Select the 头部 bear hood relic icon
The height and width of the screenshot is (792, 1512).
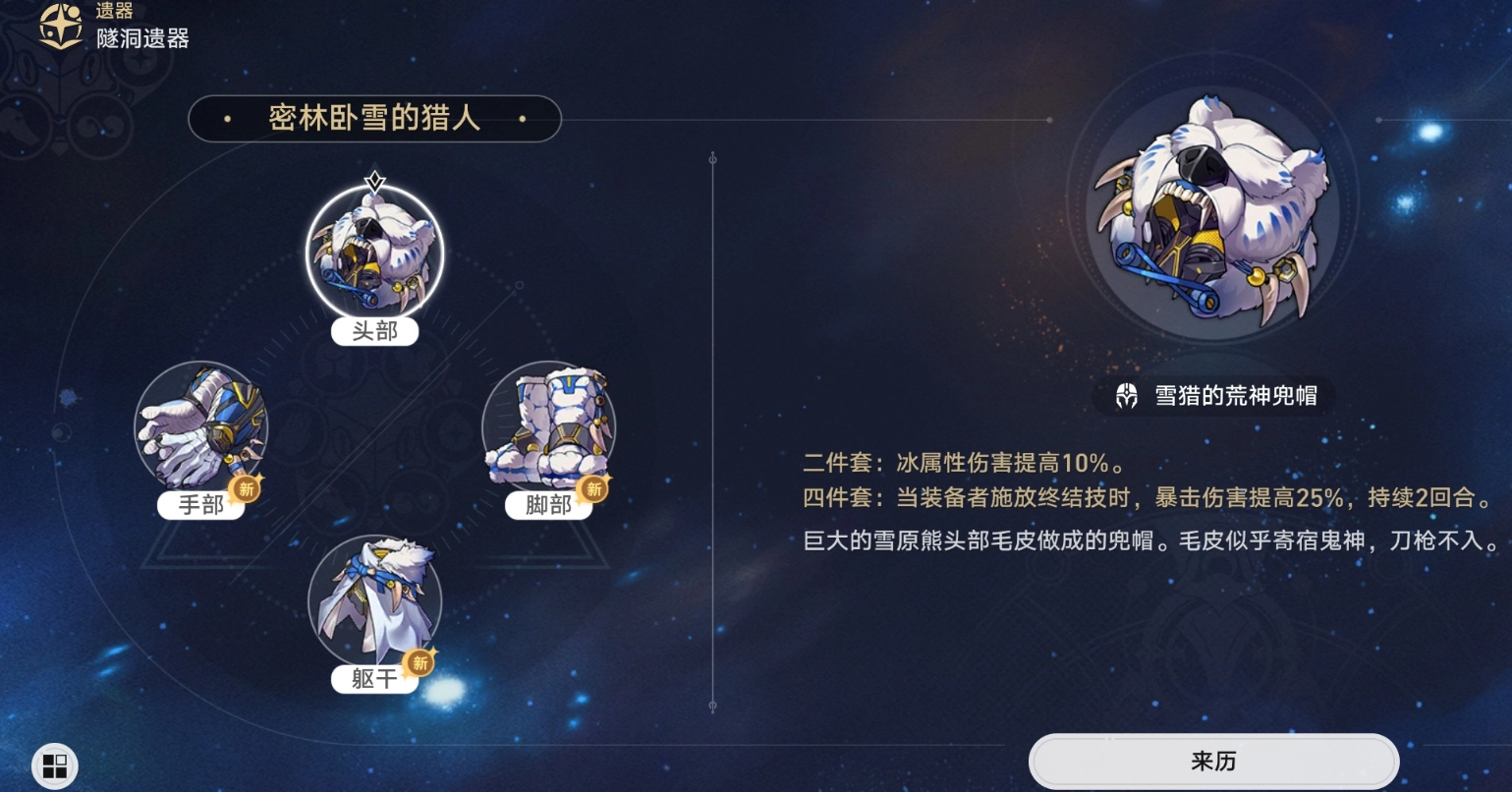pos(373,254)
